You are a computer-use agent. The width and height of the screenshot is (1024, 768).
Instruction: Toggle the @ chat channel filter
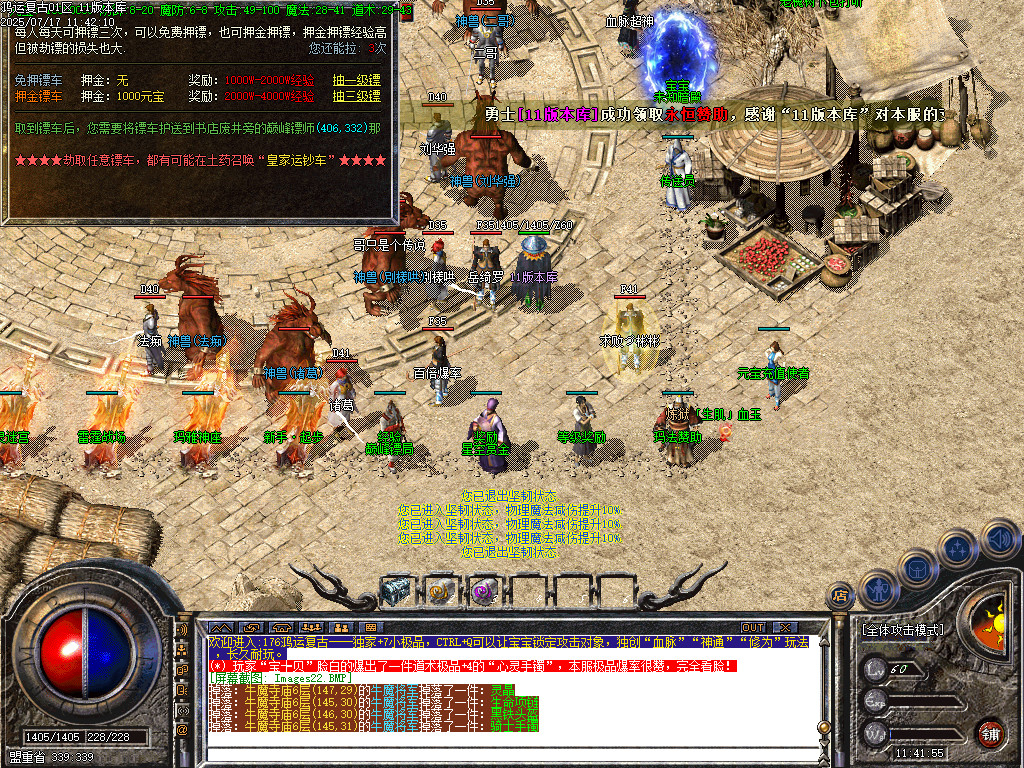click(x=182, y=730)
